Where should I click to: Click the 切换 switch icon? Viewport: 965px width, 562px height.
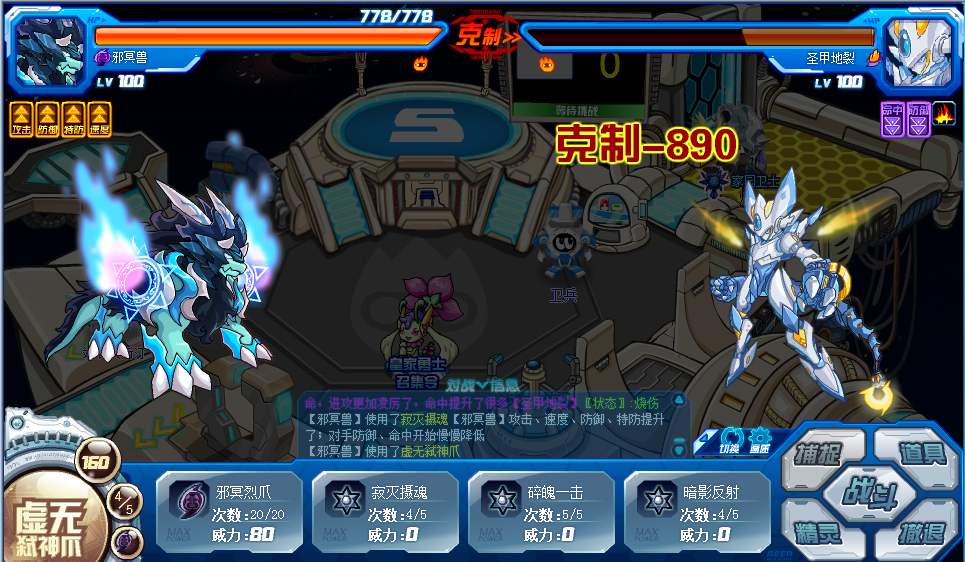pos(731,440)
